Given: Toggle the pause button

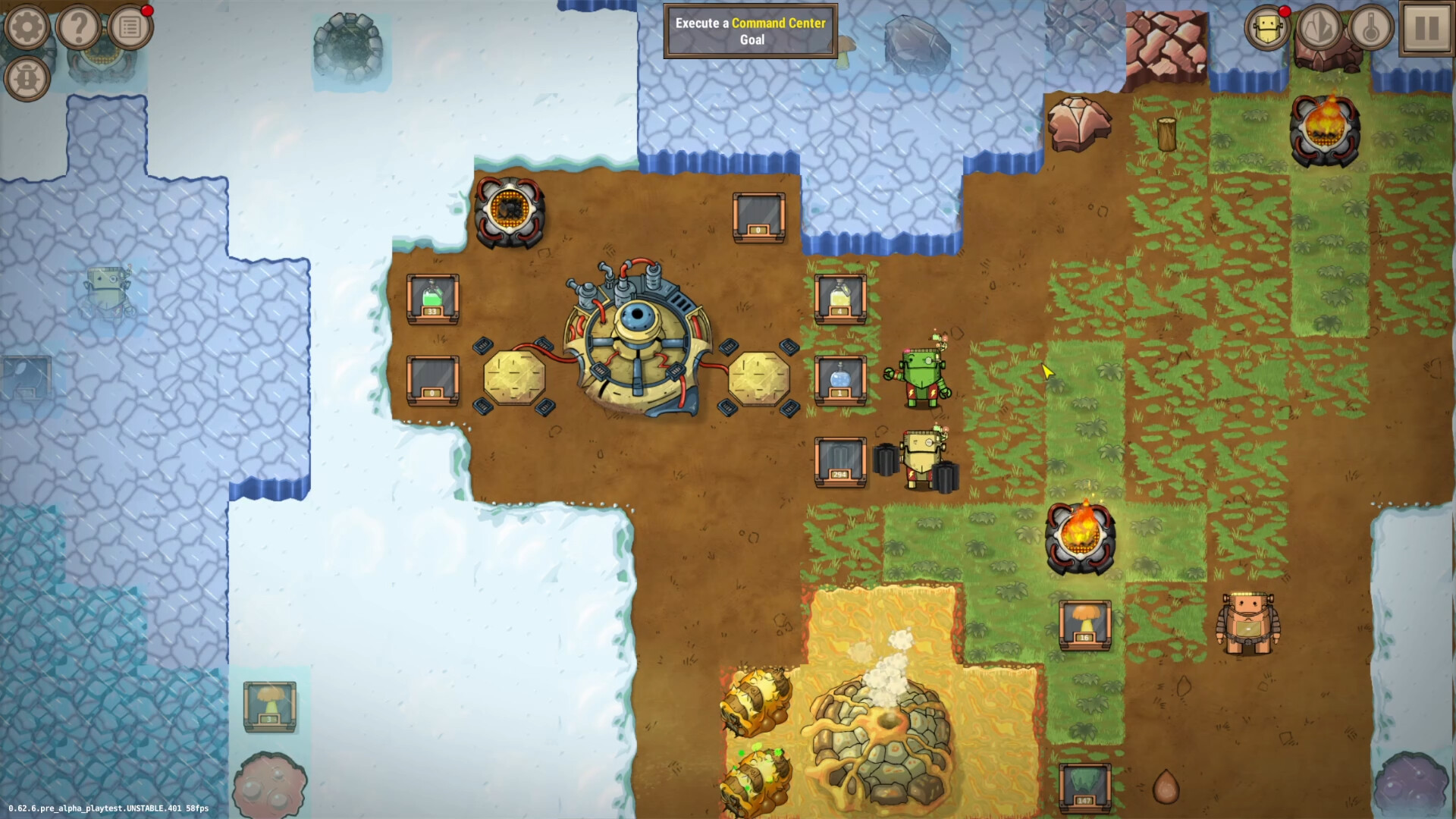Looking at the screenshot, I should point(1427,29).
